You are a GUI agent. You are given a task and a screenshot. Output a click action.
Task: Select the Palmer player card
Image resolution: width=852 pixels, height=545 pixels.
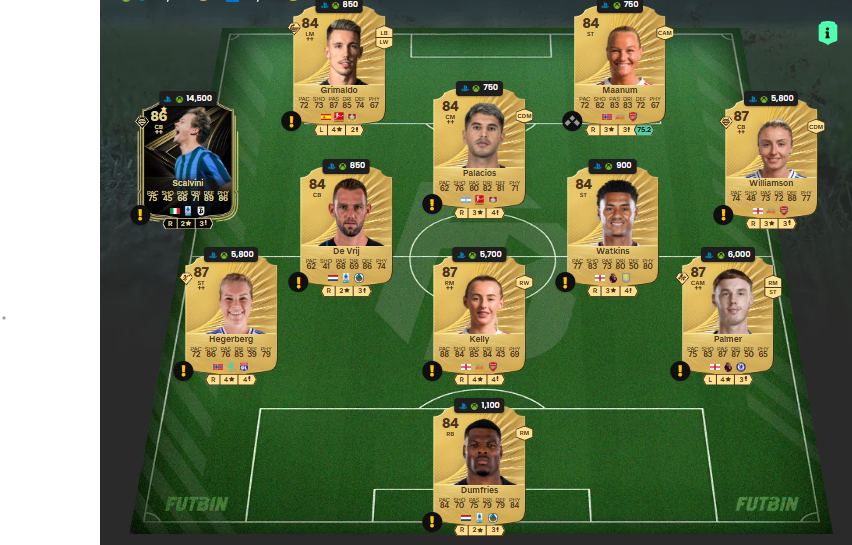pos(727,312)
